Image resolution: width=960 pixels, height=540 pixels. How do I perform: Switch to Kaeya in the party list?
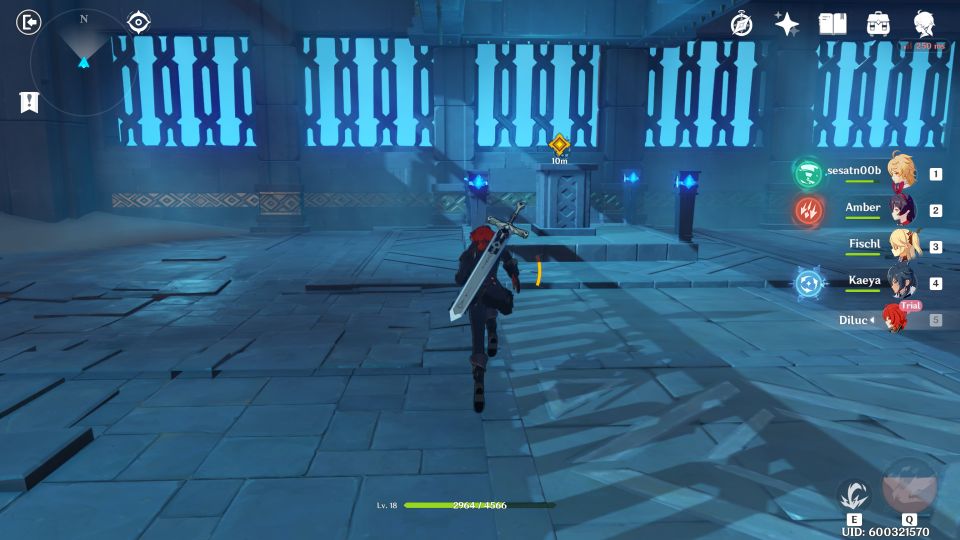coord(902,283)
